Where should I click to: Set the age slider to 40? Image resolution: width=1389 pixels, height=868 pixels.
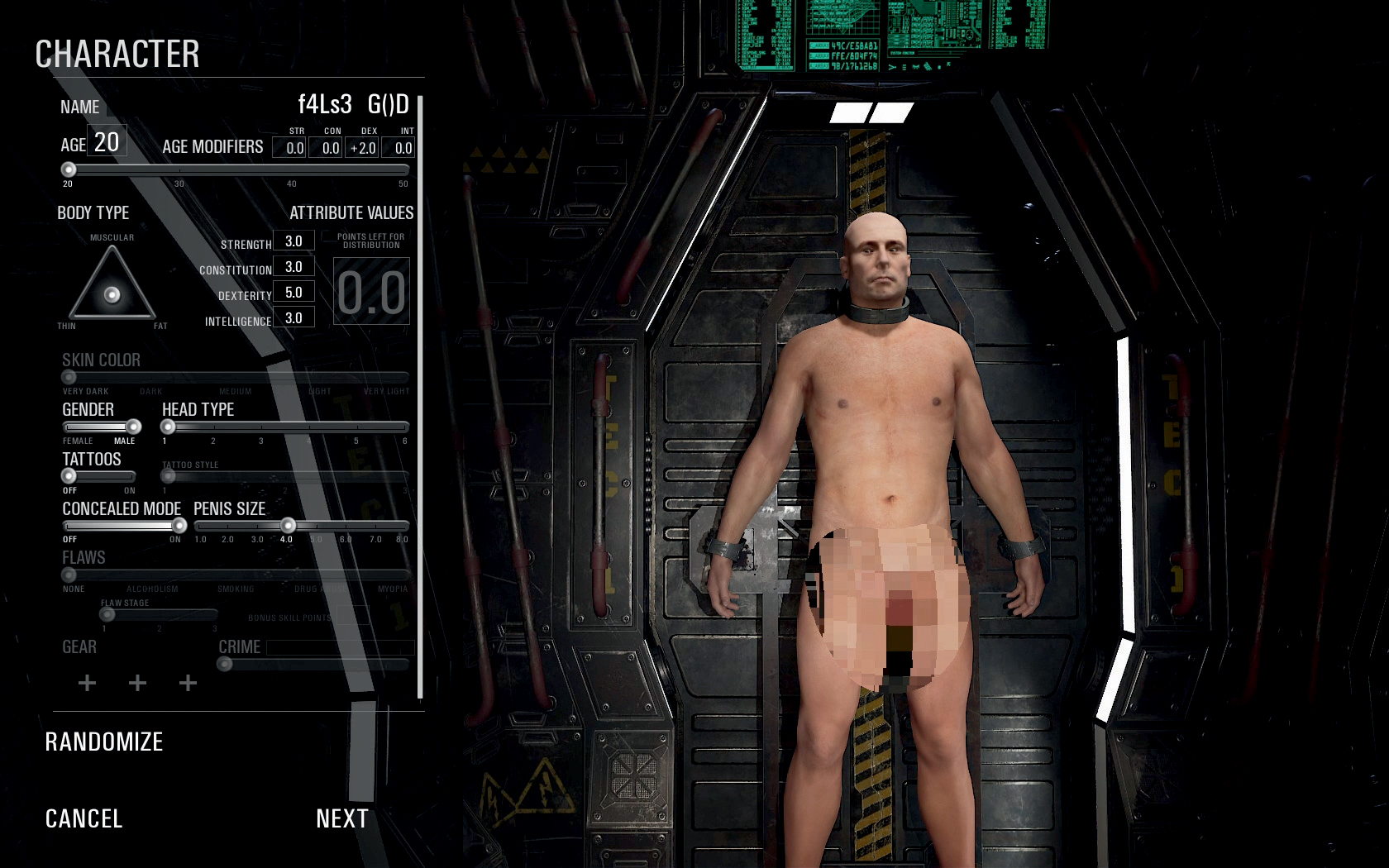[x=291, y=169]
